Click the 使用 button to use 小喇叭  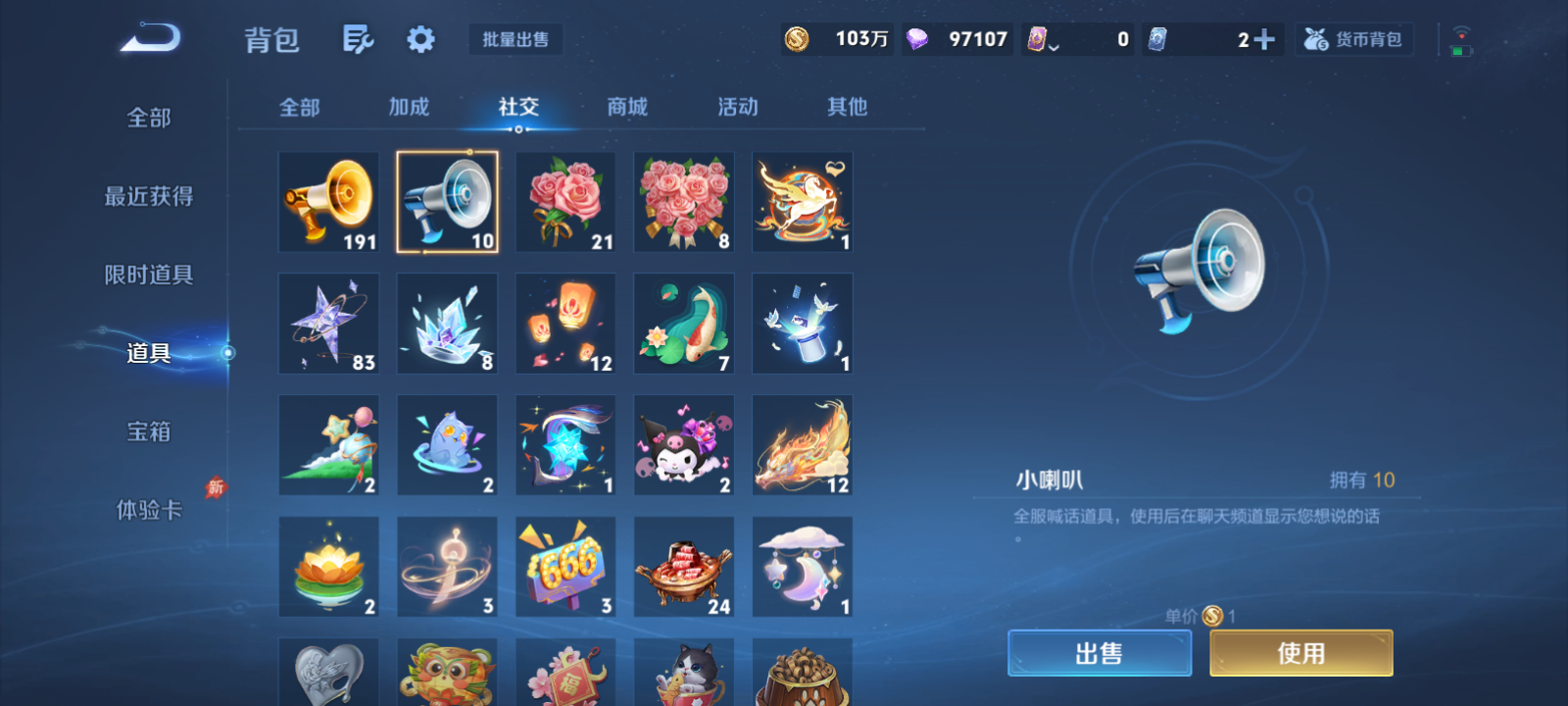point(1300,652)
